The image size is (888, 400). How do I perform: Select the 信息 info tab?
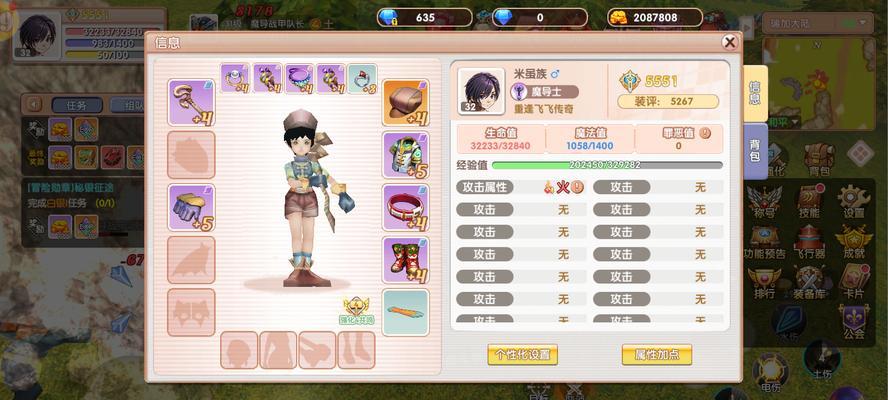point(754,92)
